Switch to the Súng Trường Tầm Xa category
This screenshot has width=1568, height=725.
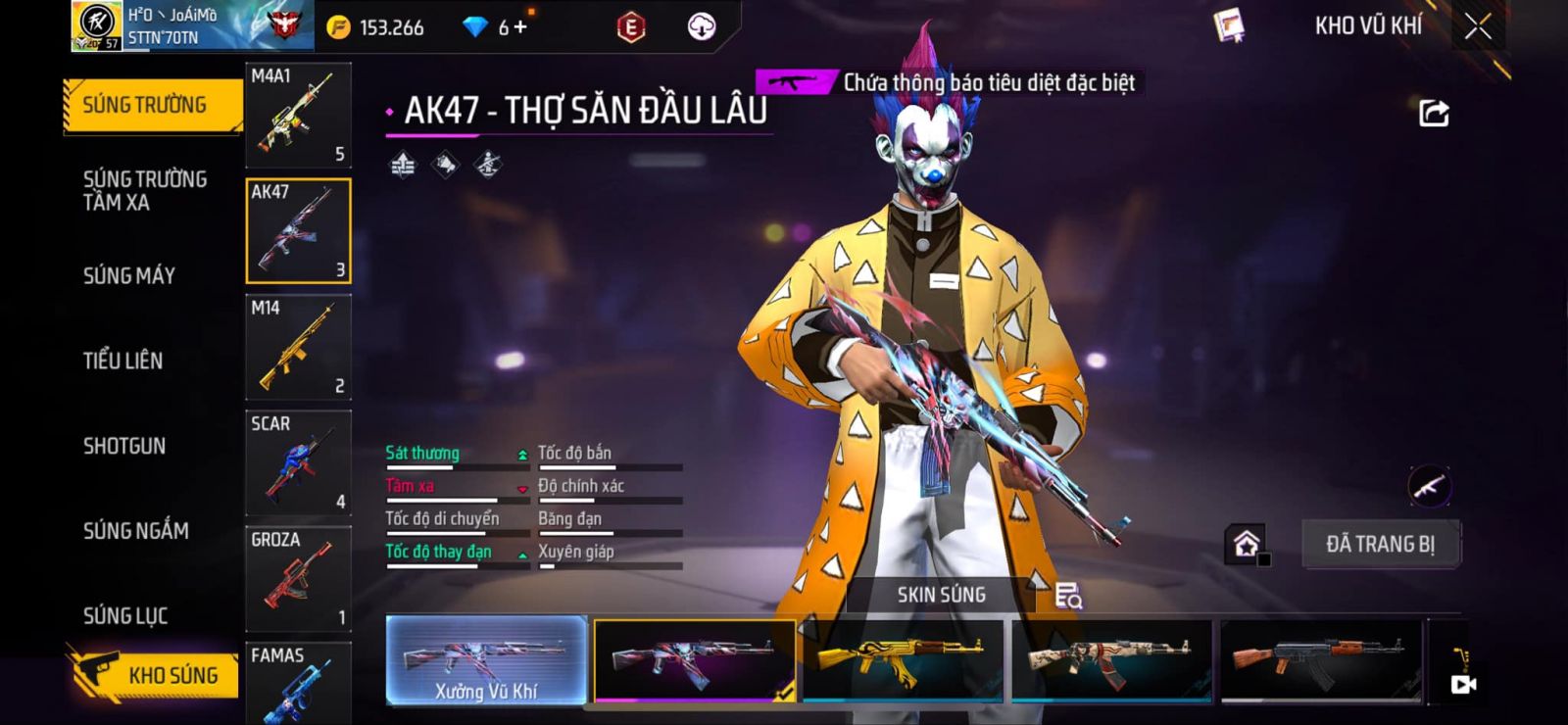pyautogui.click(x=145, y=190)
